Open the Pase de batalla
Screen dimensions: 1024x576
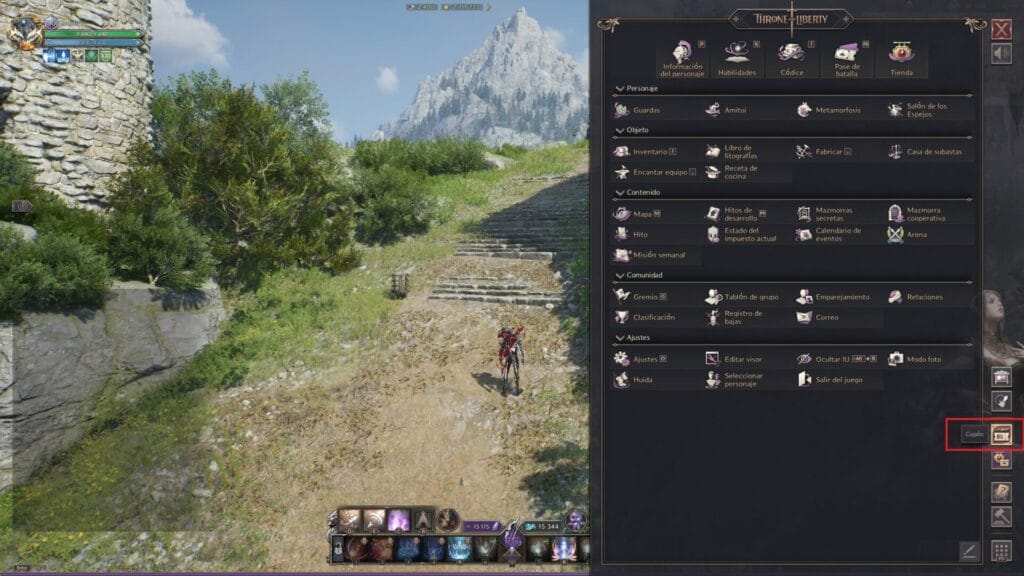[x=846, y=59]
